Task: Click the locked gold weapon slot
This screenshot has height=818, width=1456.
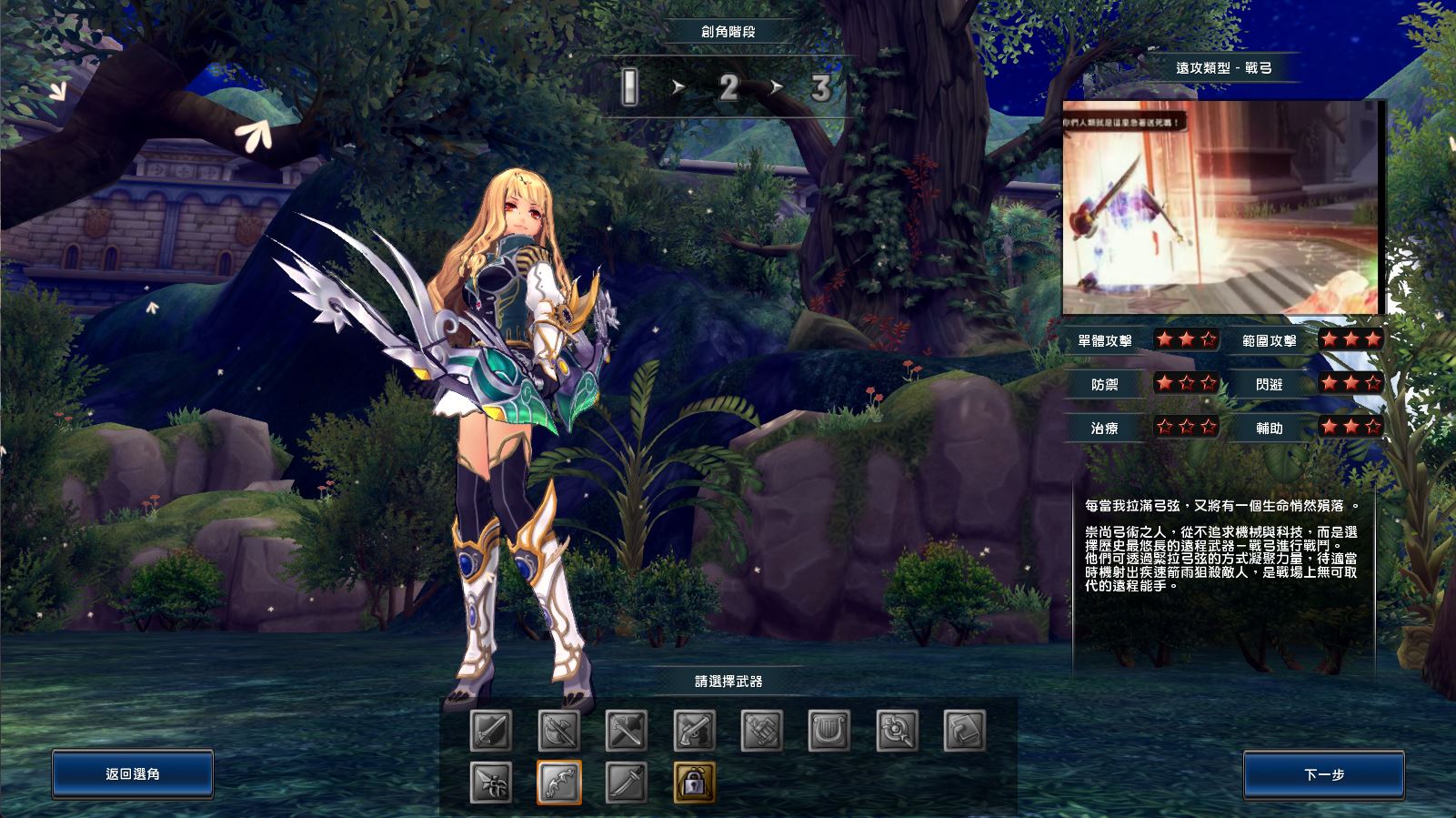Action: (694, 783)
